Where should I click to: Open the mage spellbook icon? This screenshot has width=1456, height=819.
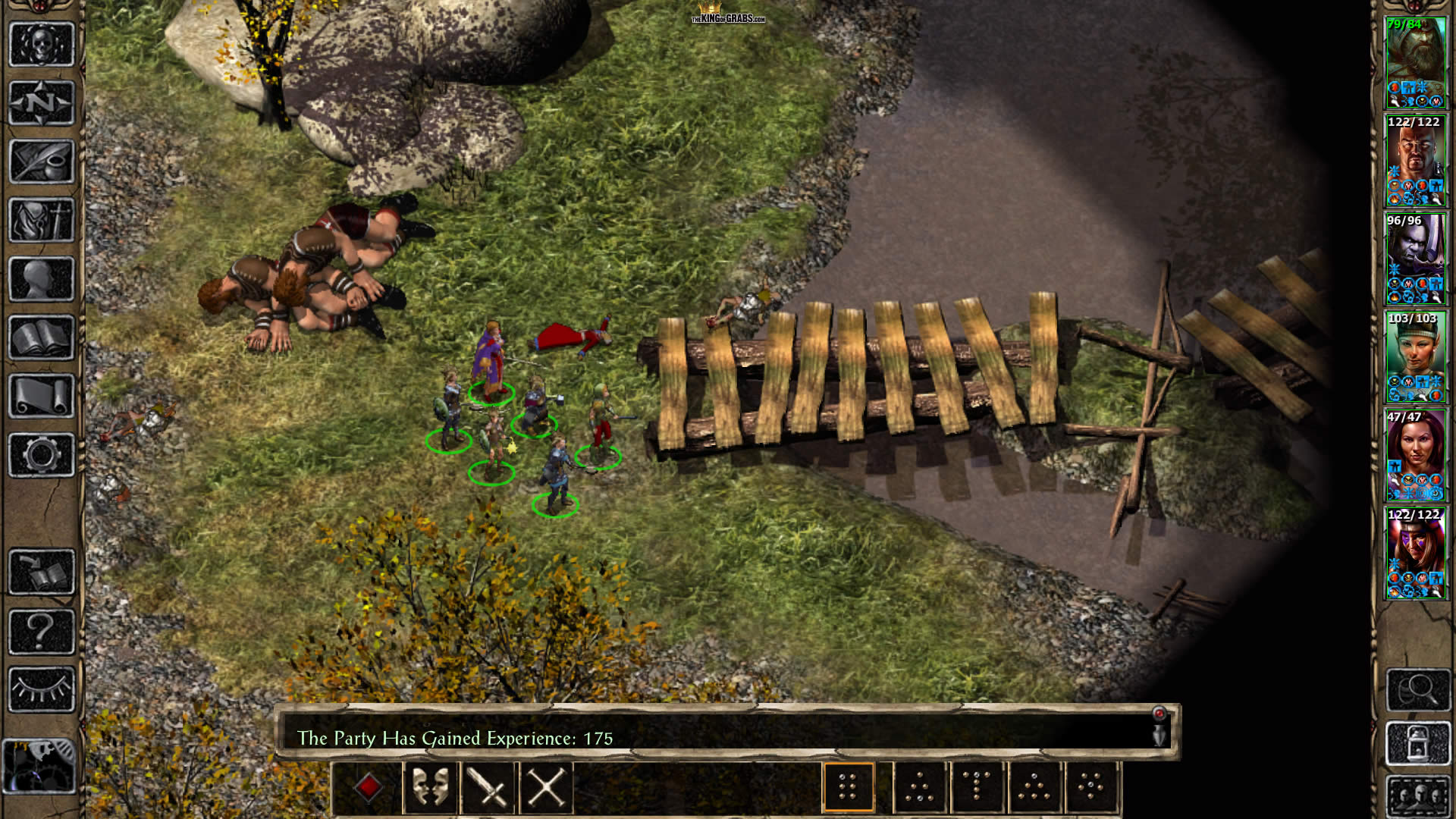(x=42, y=337)
